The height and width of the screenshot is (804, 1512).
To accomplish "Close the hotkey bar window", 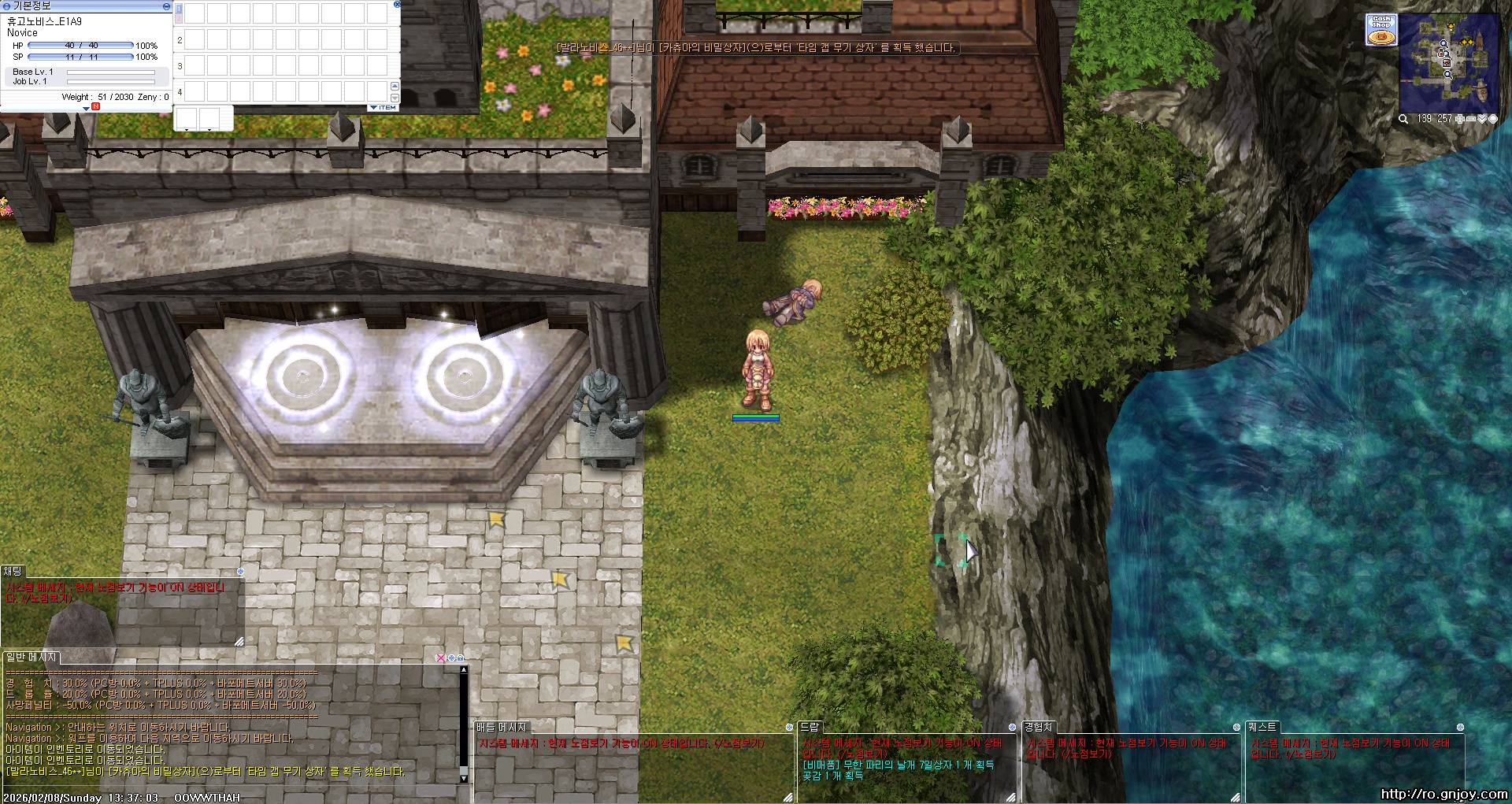I will pyautogui.click(x=397, y=5).
